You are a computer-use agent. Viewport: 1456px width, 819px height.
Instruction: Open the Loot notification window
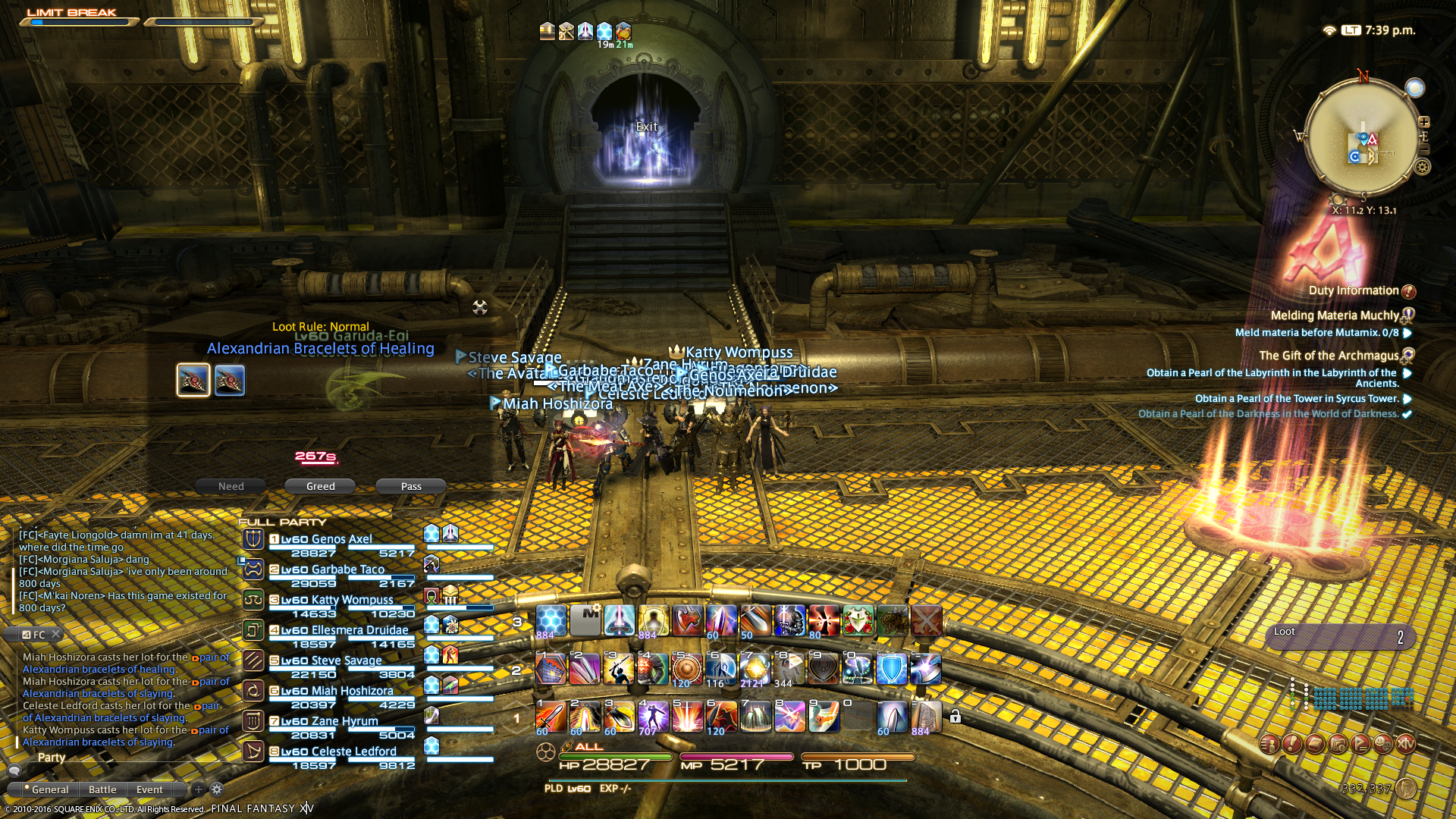click(1338, 635)
